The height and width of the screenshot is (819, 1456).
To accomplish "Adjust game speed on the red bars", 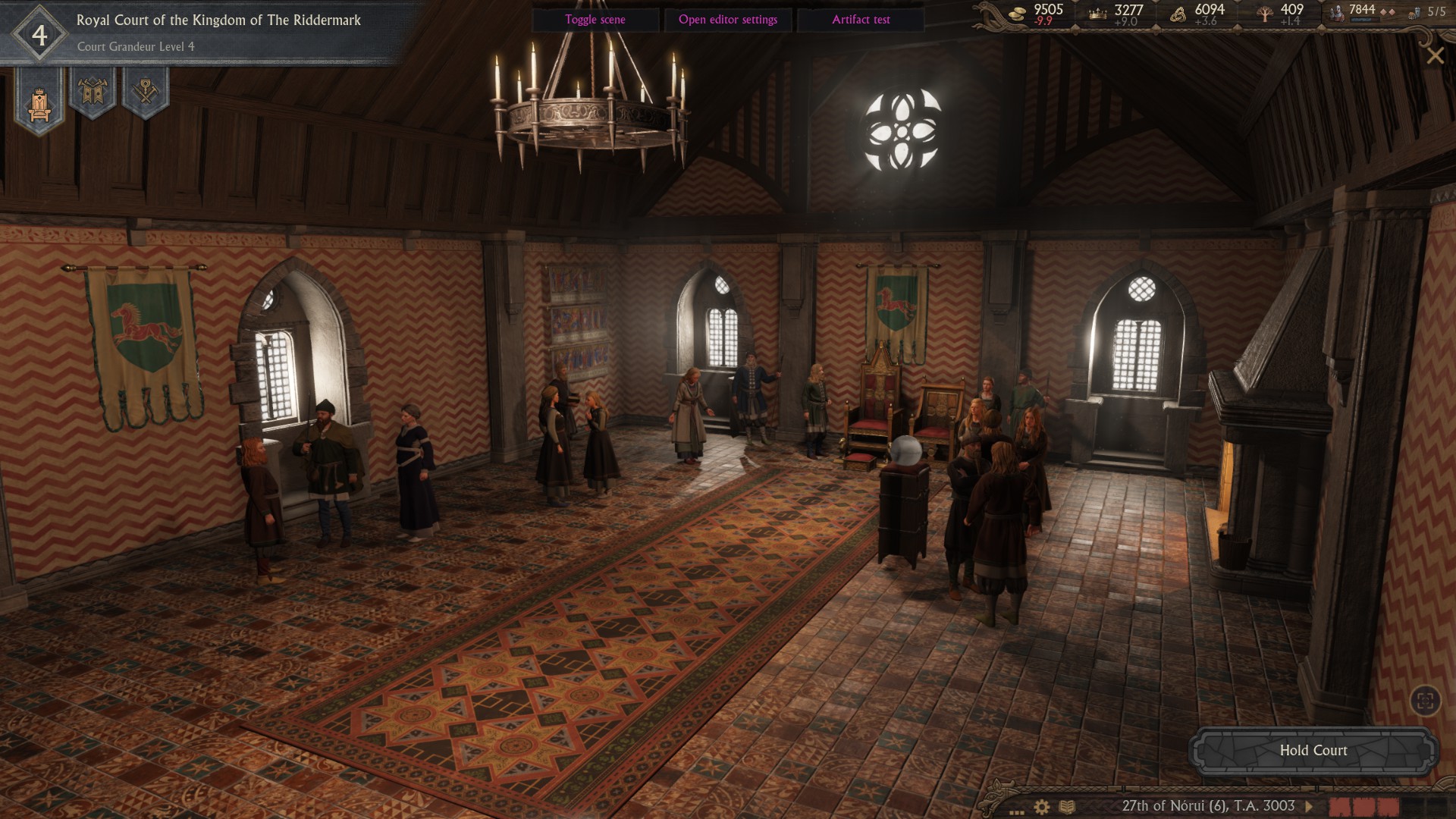I will tap(1365, 806).
